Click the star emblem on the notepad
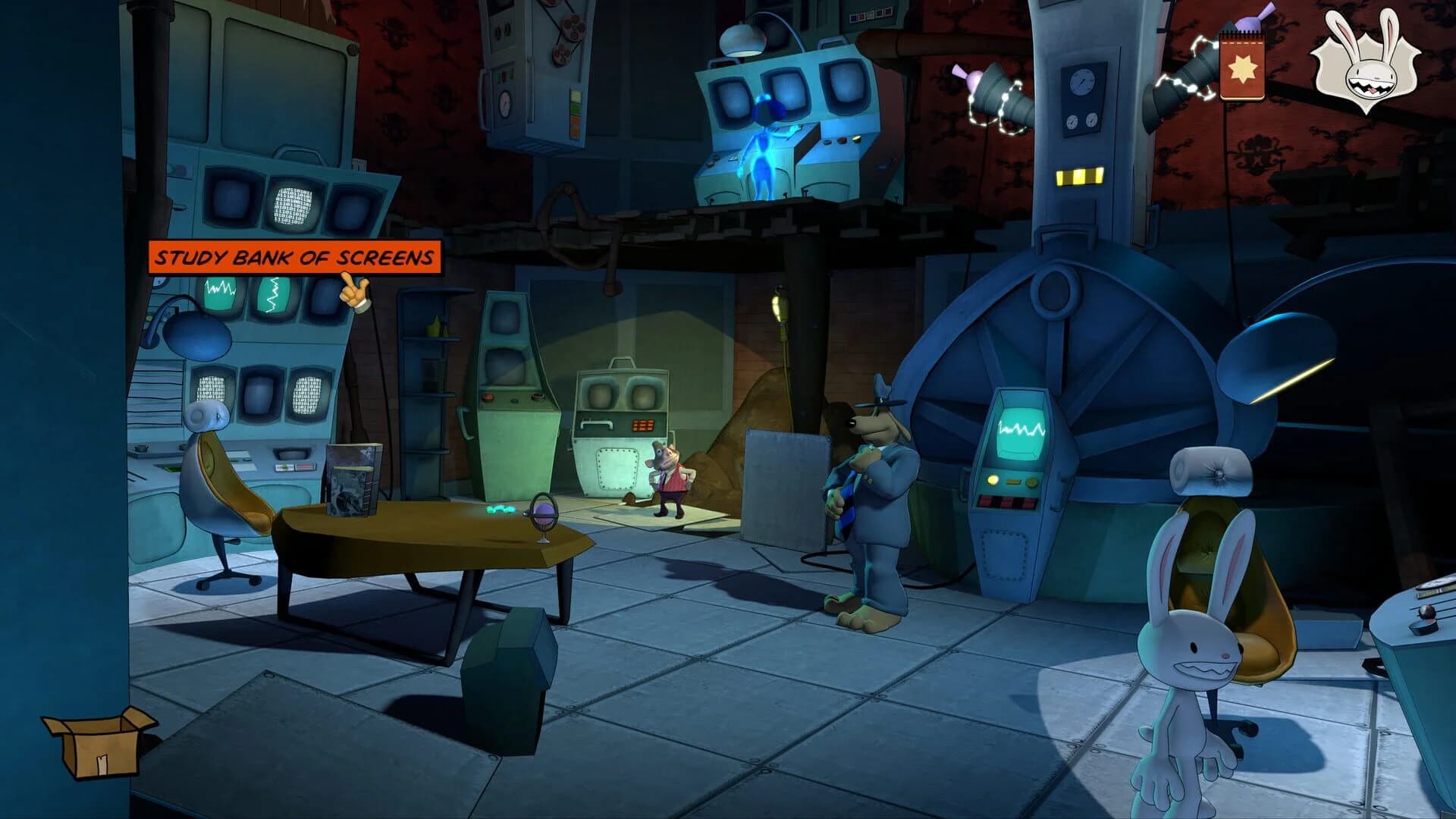Viewport: 1456px width, 819px height. tap(1244, 68)
